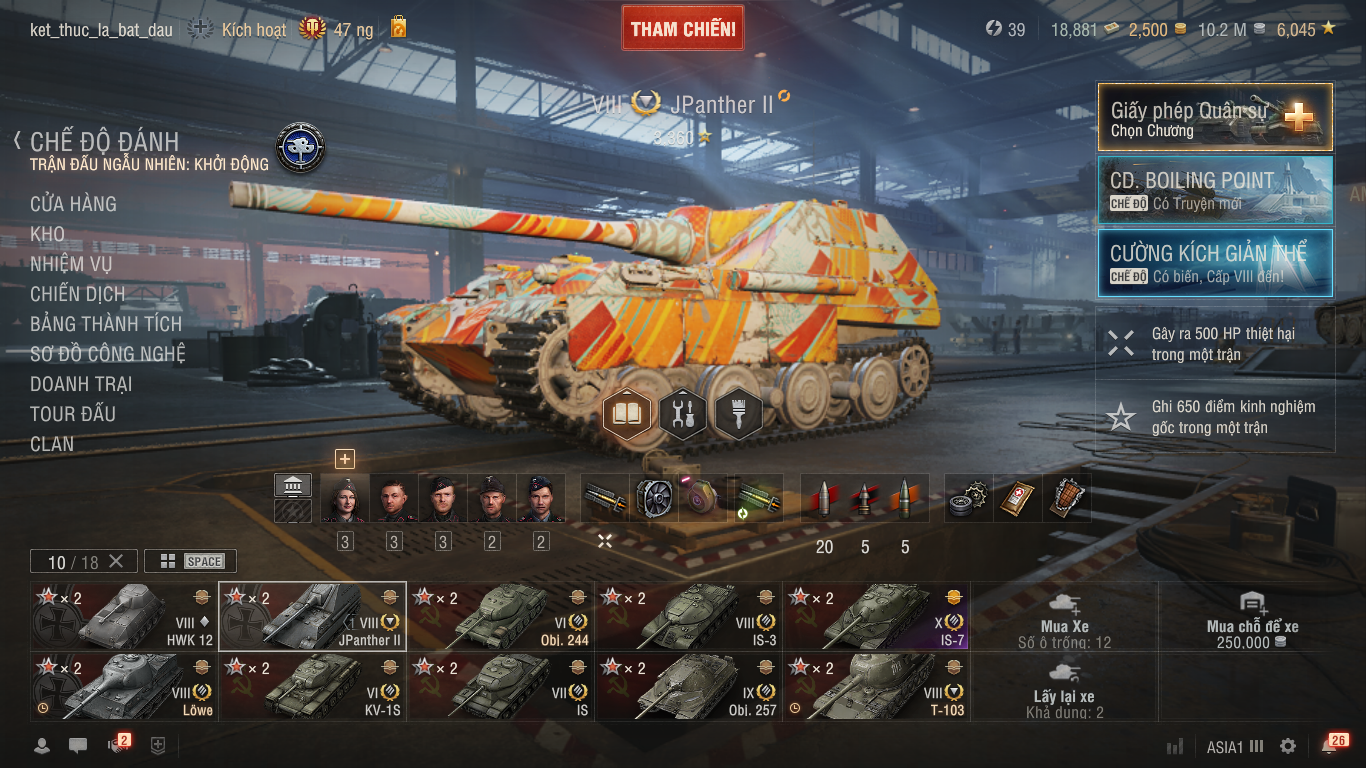Change battle mode via CHẾ ĐỘ ĐÁNH

(104, 142)
